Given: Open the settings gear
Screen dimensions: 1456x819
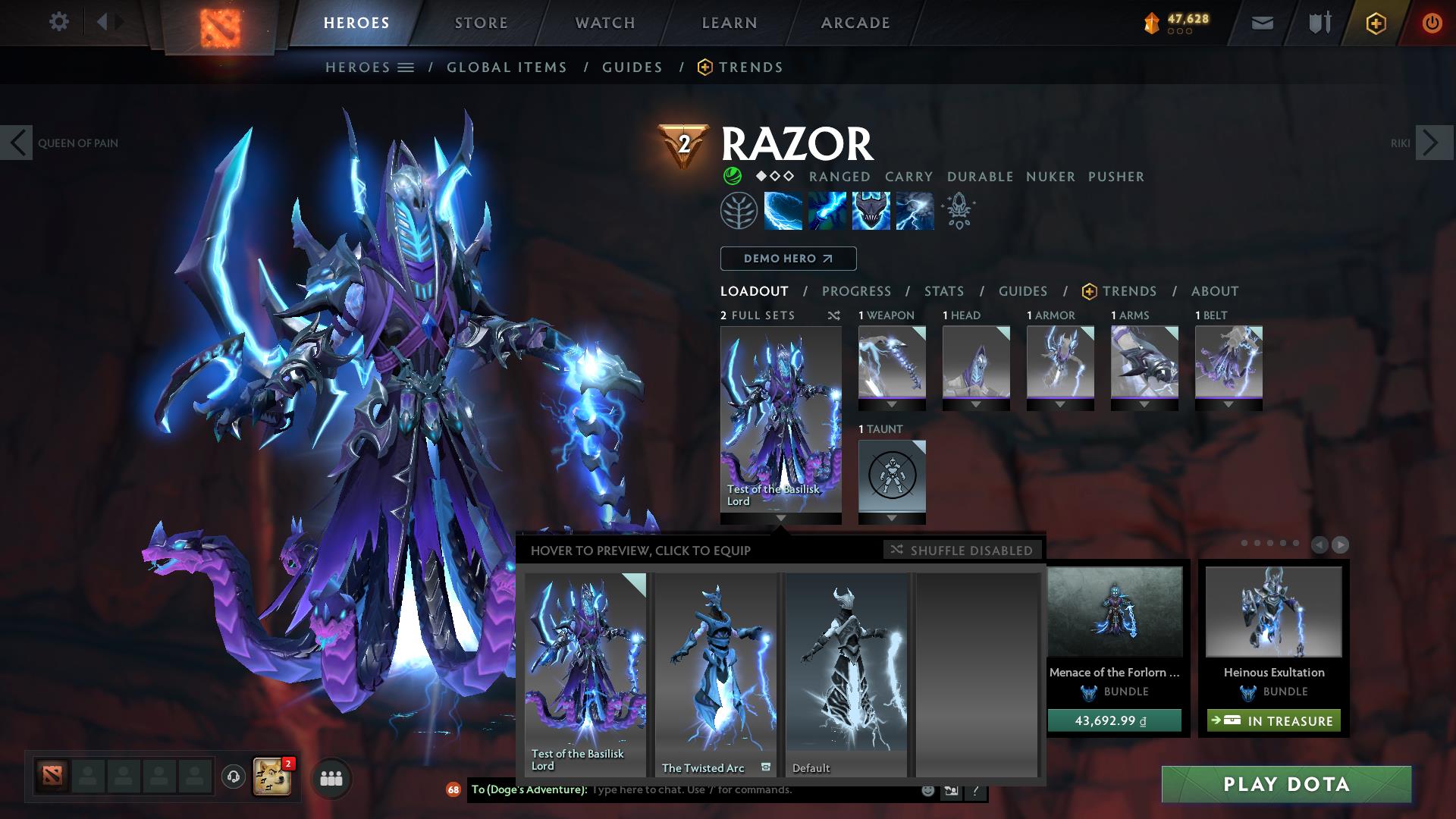Looking at the screenshot, I should click(x=58, y=22).
